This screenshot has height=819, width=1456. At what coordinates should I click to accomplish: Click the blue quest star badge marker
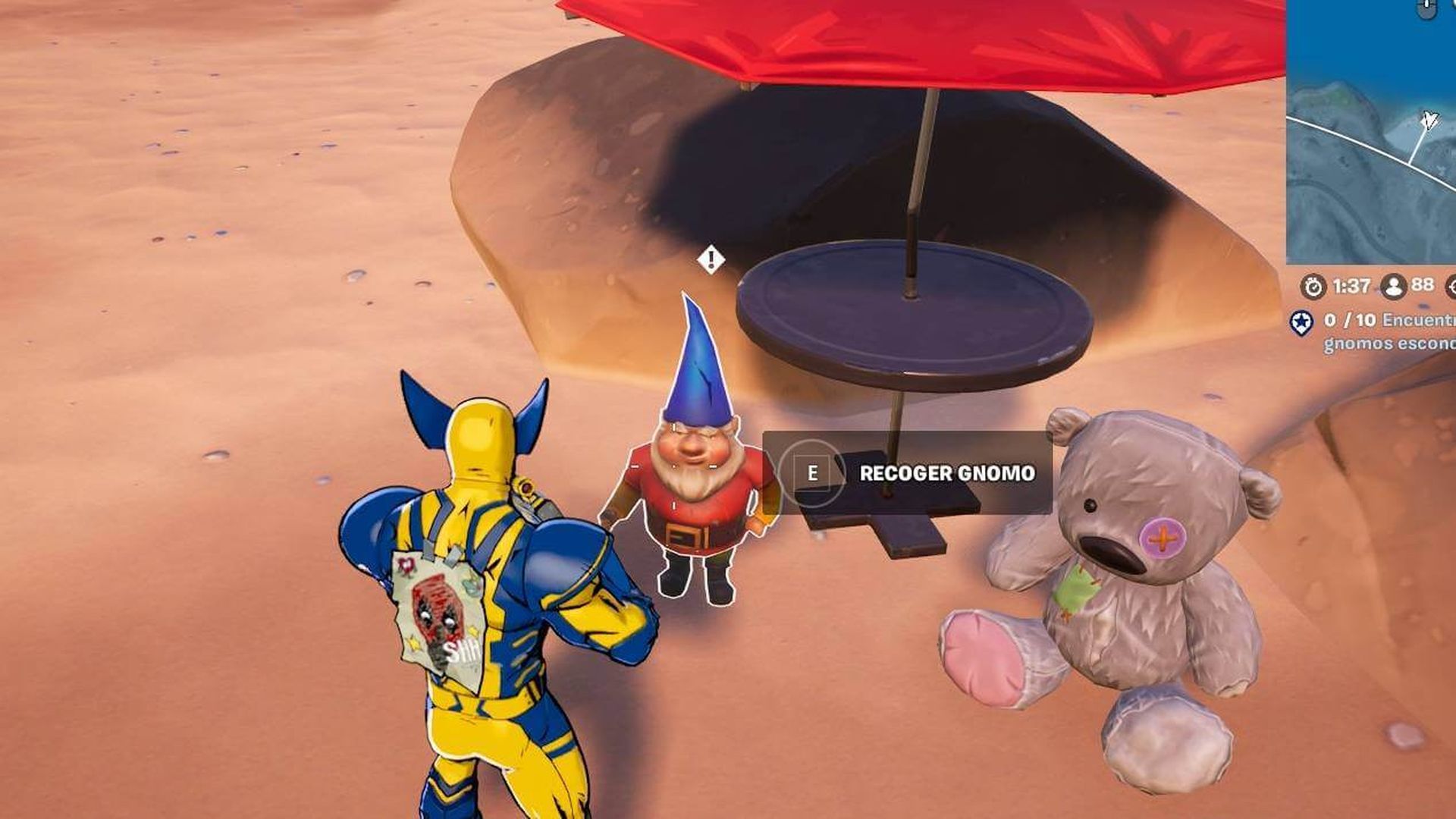pos(1301,325)
